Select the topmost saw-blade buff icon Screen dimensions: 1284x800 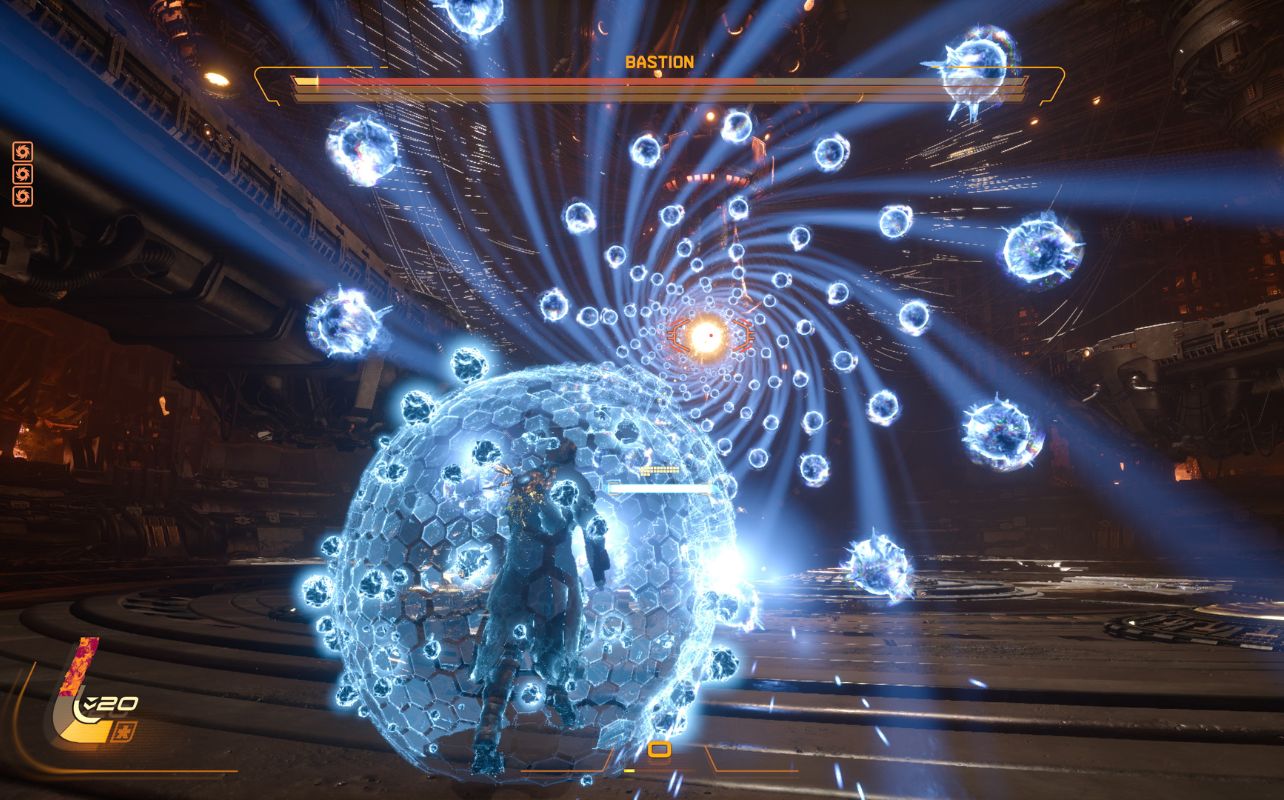tap(22, 151)
